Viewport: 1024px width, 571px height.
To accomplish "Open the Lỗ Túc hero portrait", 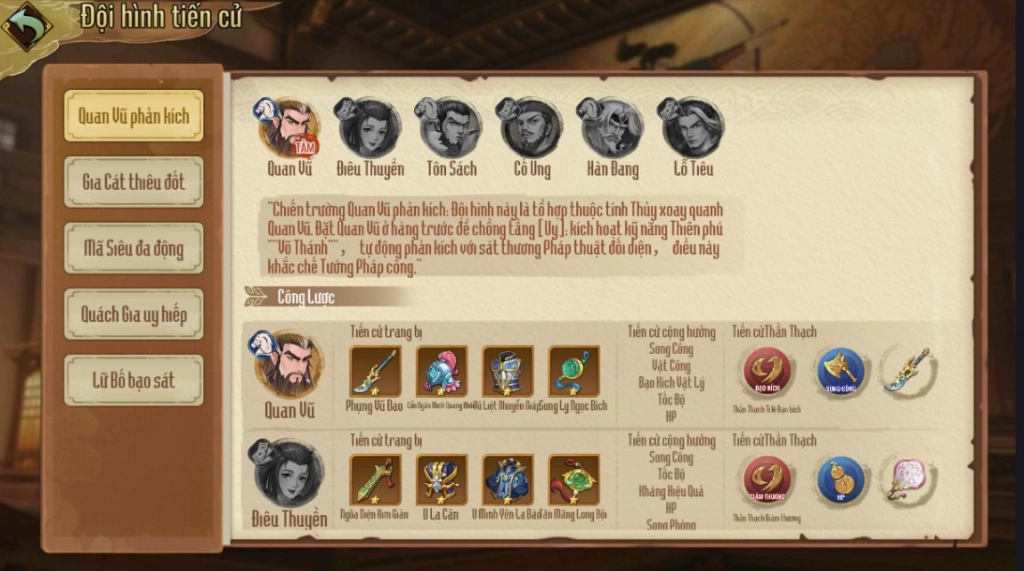I will click(692, 128).
